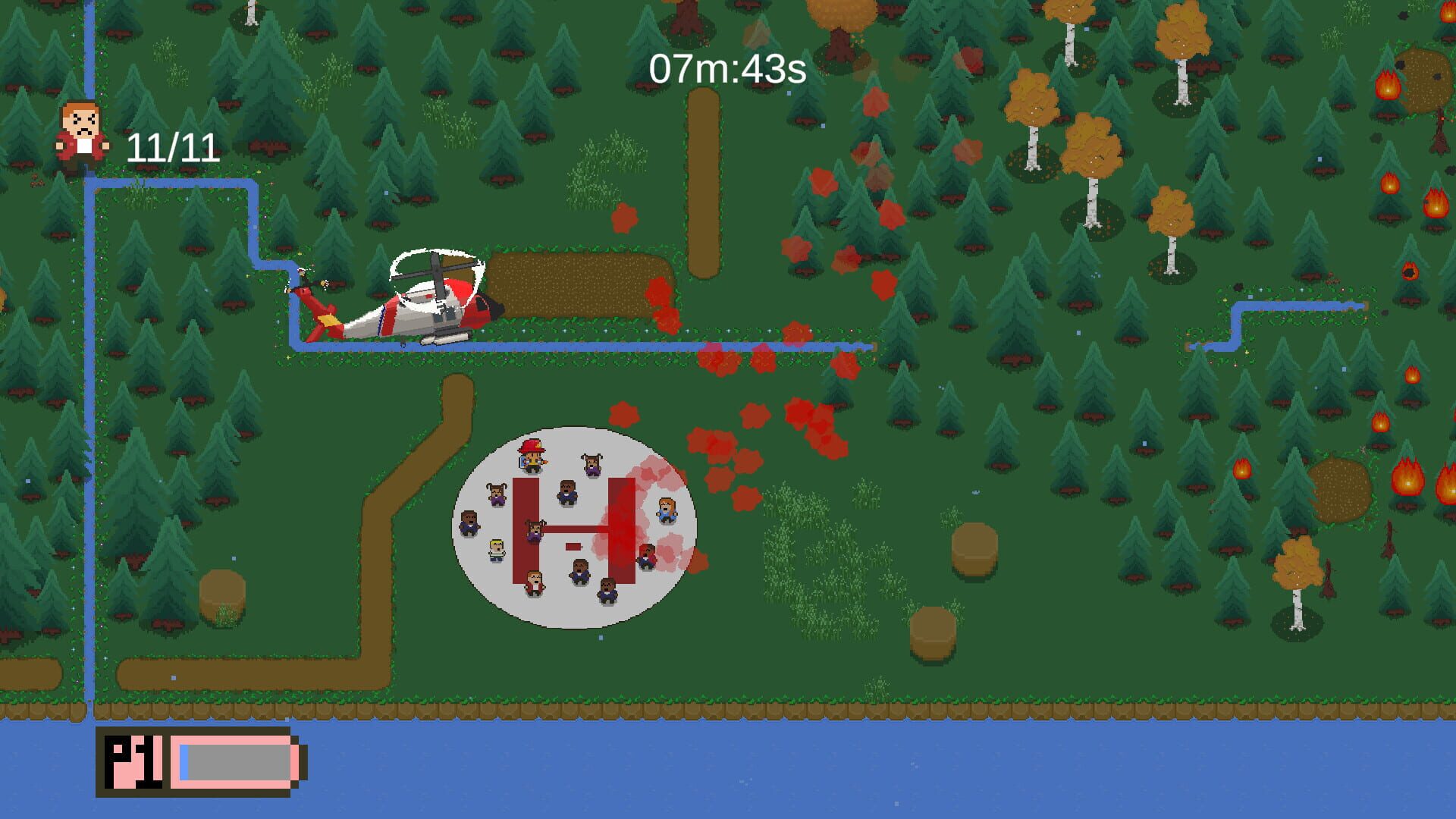This screenshot has height=819, width=1456.
Task: Click the brown log pile beside the helicopter
Action: click(576, 284)
